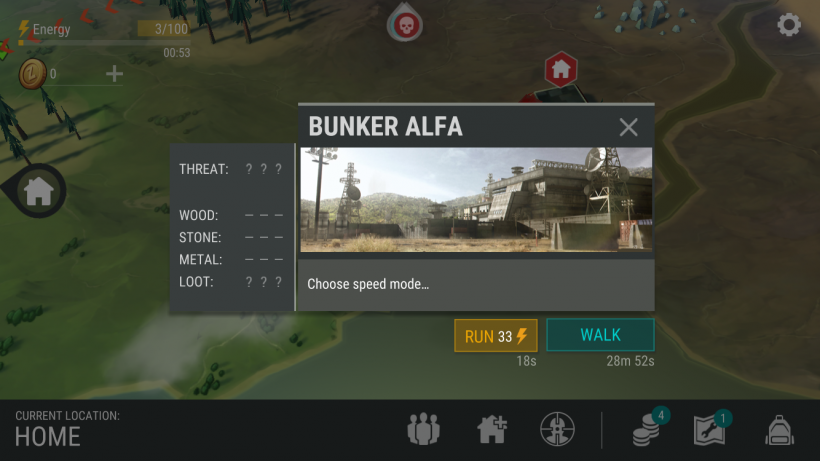
Task: Open the crosshair target icon
Action: tap(557, 430)
